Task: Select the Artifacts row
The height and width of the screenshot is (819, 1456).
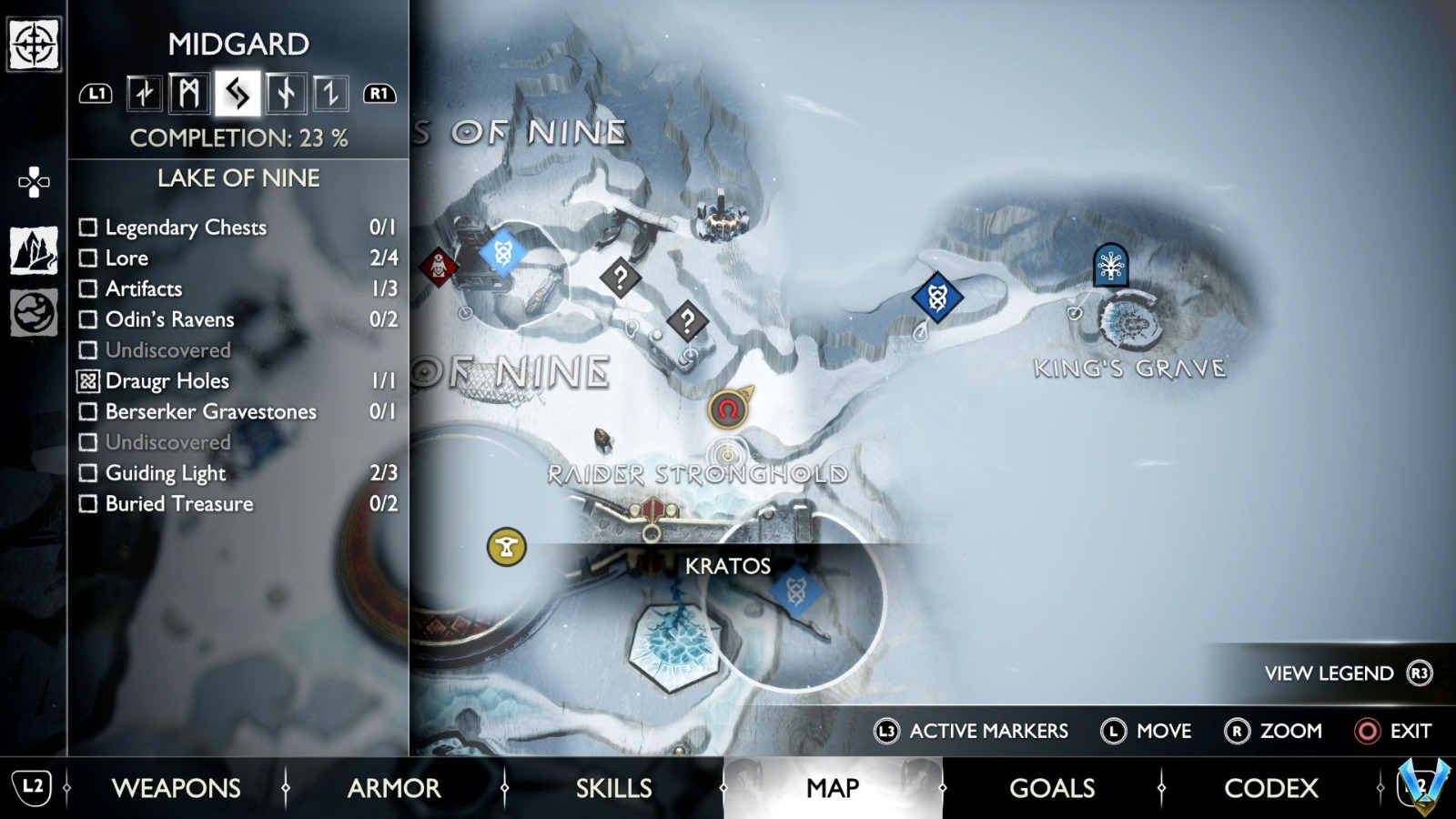Action: coord(144,289)
